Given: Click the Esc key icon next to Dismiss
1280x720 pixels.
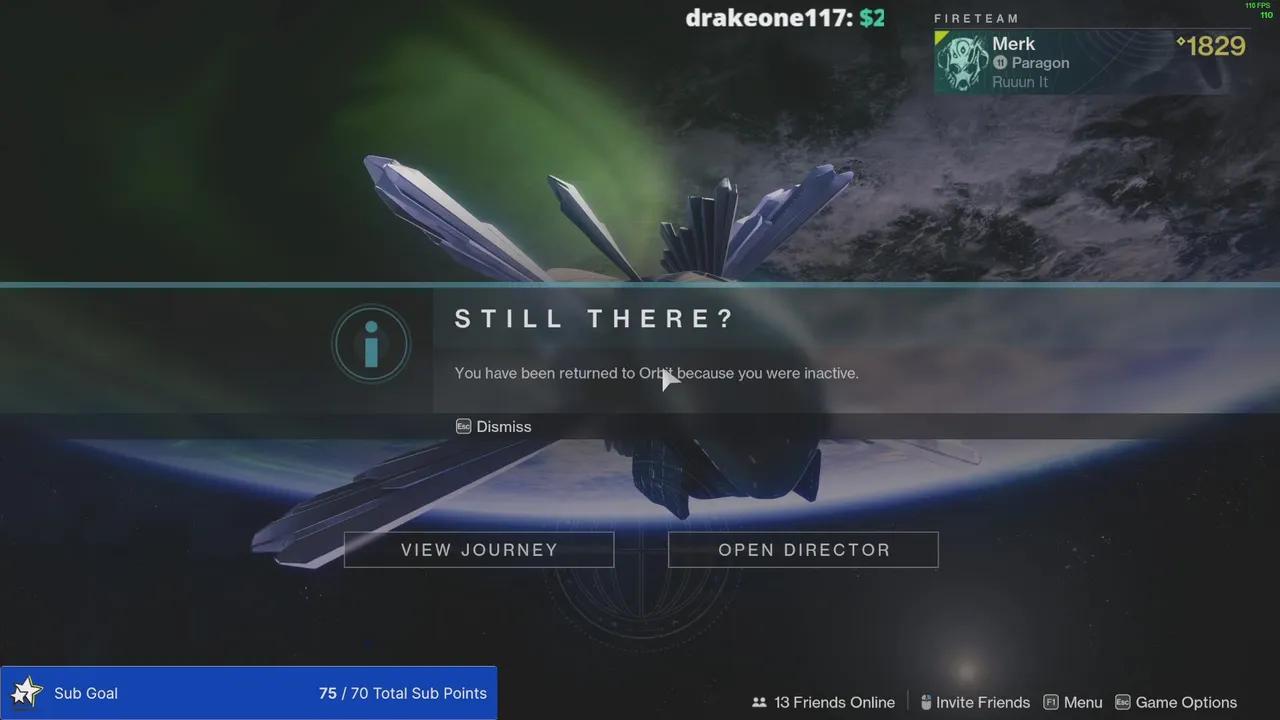Looking at the screenshot, I should pyautogui.click(x=463, y=426).
